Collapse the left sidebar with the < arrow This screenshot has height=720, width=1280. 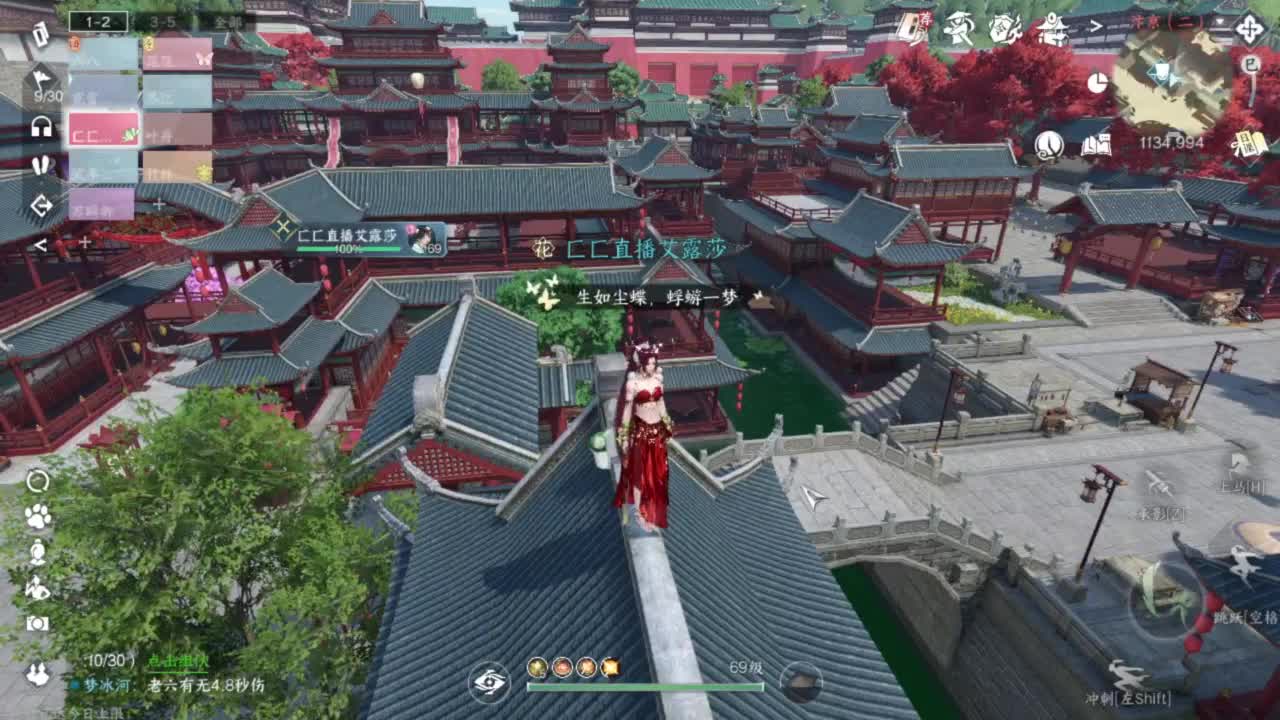[40, 244]
